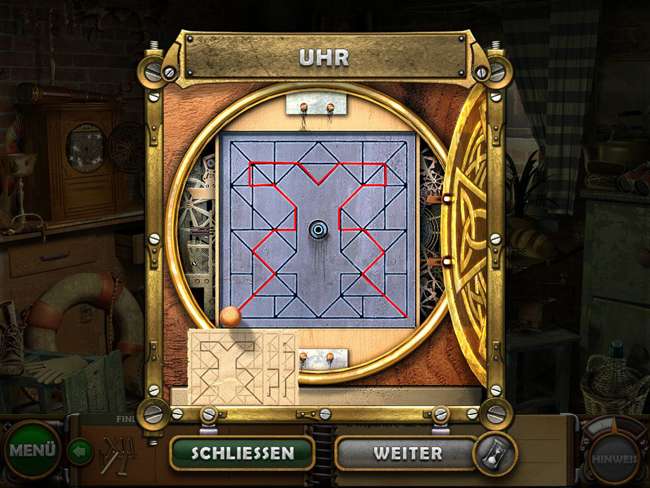Click the hourglass icon beside WEITER
This screenshot has height=488, width=650.
494,453
